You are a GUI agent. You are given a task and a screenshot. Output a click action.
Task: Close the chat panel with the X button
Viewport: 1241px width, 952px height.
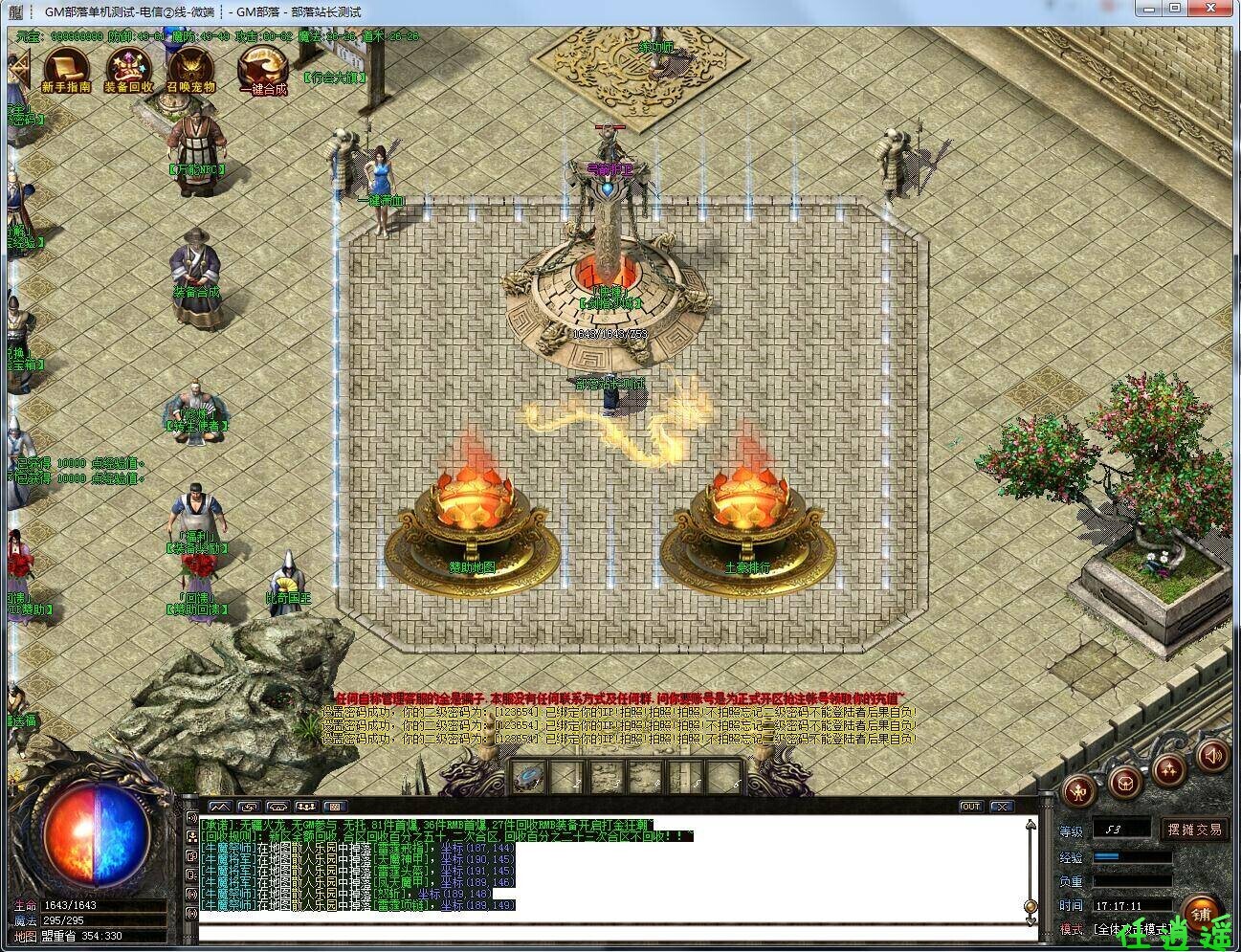click(1001, 807)
